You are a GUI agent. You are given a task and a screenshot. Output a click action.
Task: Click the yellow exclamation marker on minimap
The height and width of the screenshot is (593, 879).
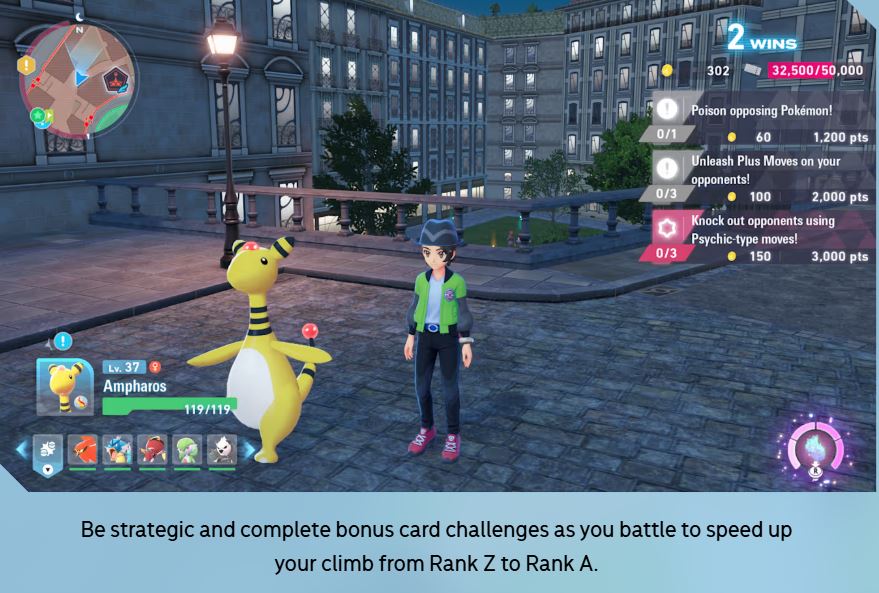tap(26, 65)
